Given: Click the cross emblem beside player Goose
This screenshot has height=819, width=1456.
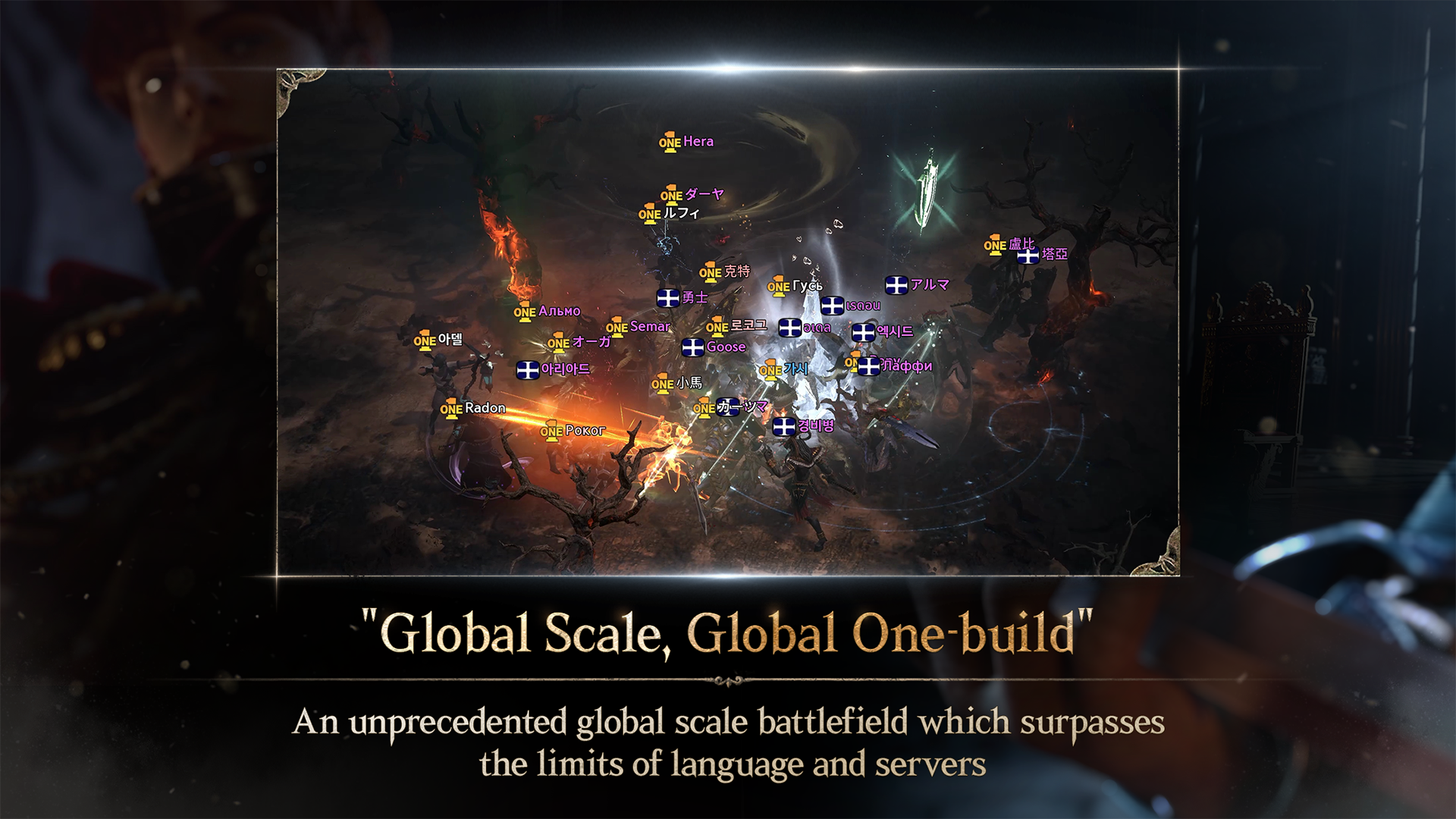Looking at the screenshot, I should click(x=693, y=347).
